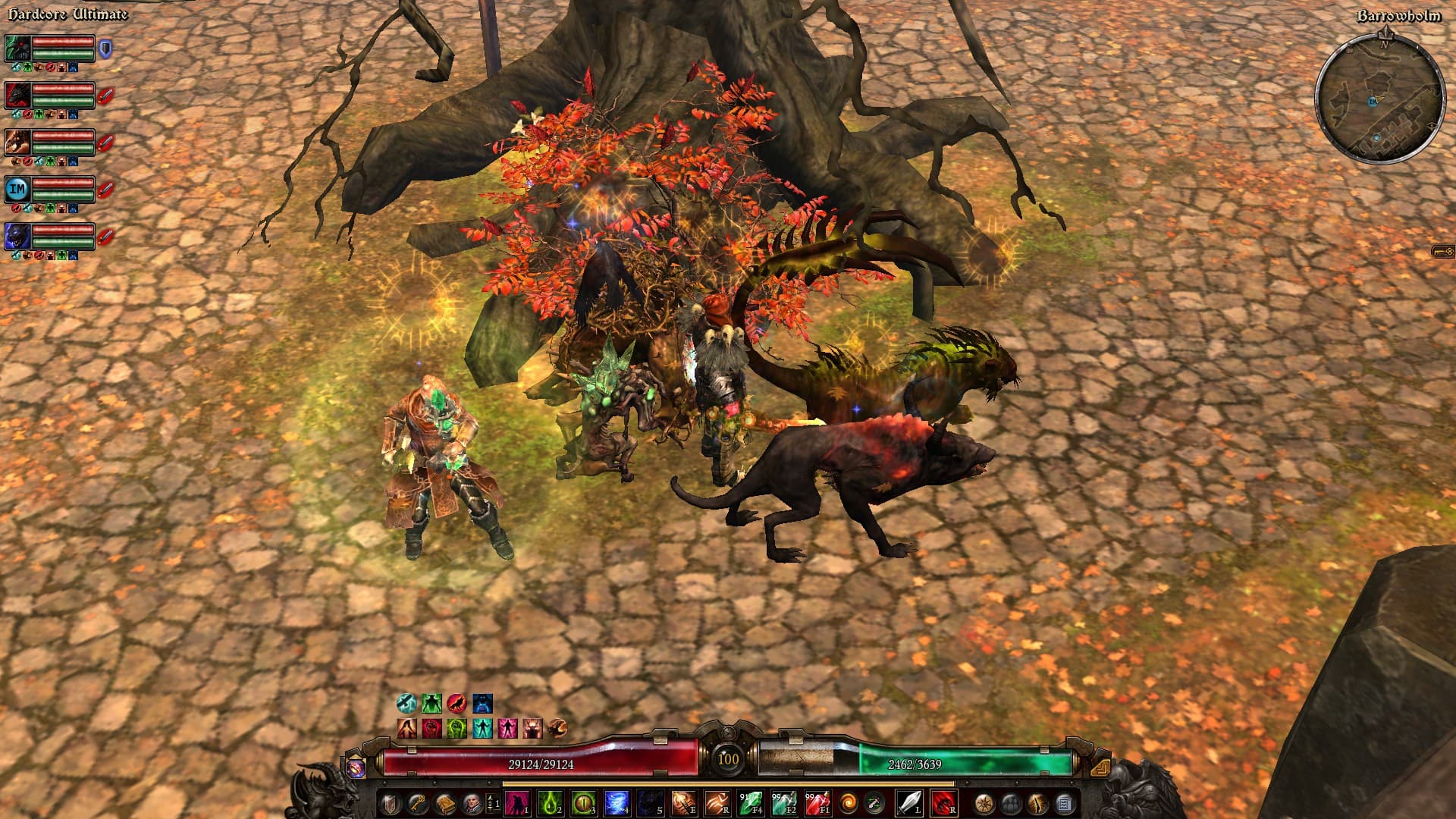
Task: Click the bearded man portrait button
Action: (471, 802)
